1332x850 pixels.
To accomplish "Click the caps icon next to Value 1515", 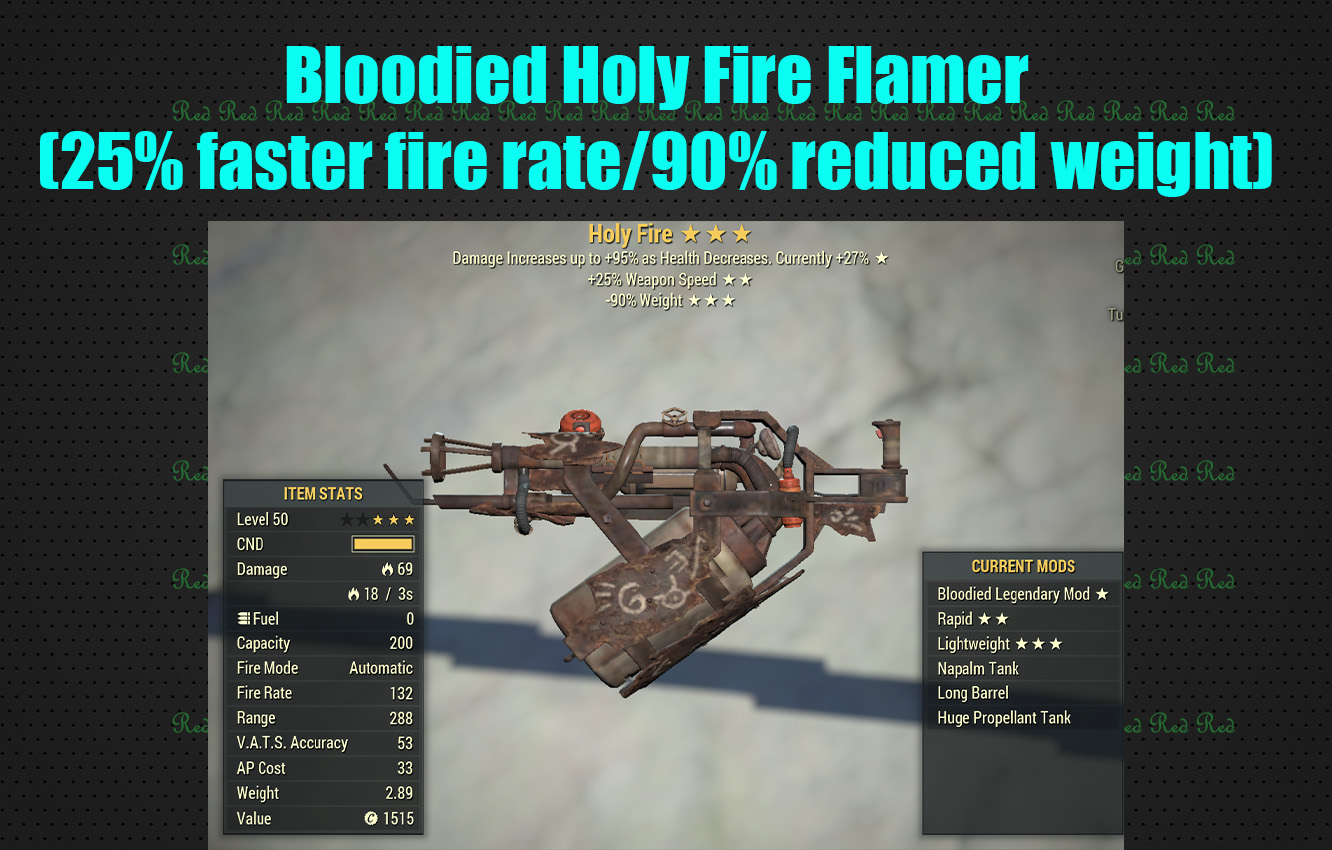I will click(x=371, y=818).
